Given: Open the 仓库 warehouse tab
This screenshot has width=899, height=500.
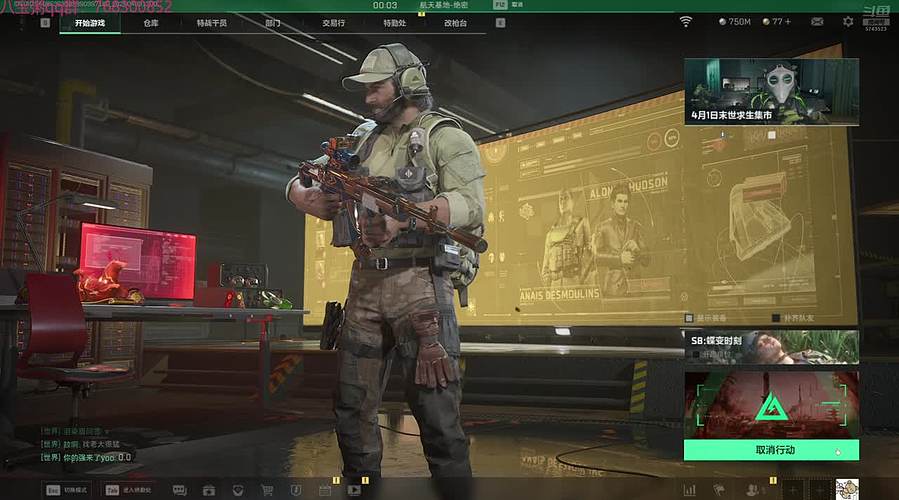Looking at the screenshot, I should click(151, 22).
